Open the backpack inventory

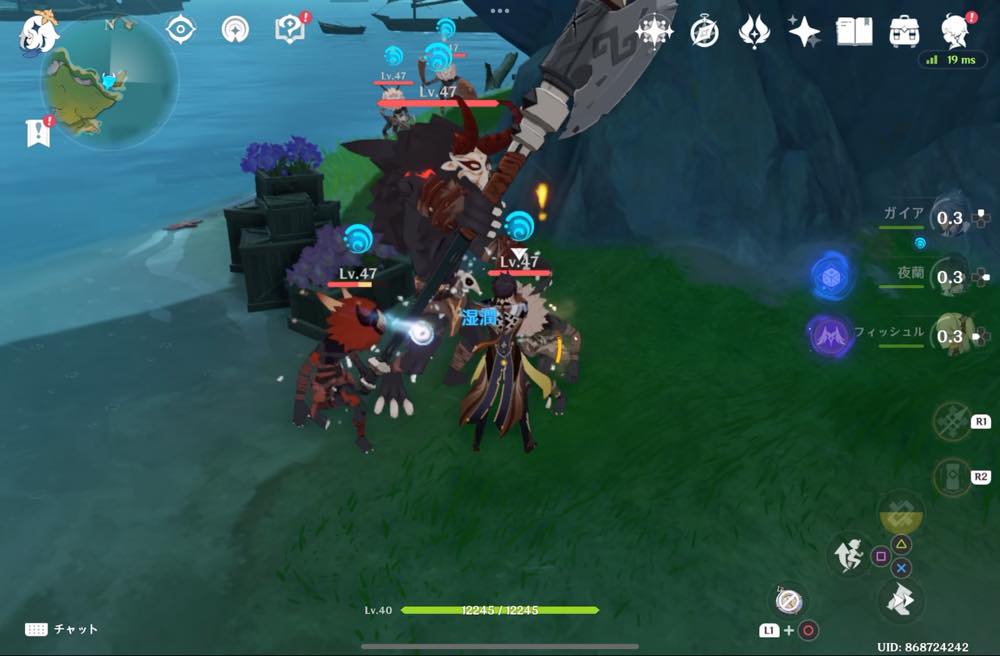tap(904, 32)
